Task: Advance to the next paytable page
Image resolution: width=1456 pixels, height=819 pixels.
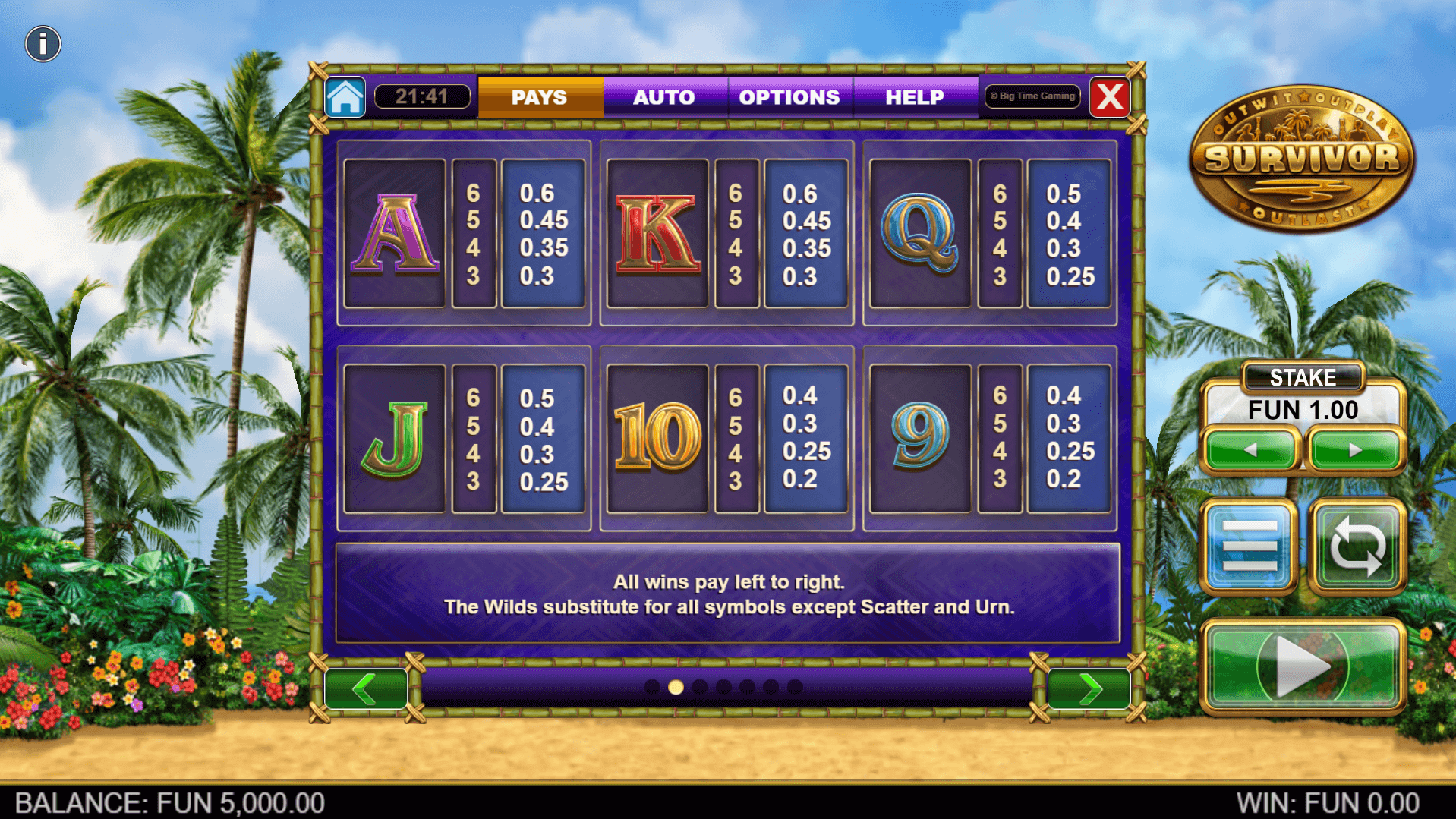Action: point(1089,689)
